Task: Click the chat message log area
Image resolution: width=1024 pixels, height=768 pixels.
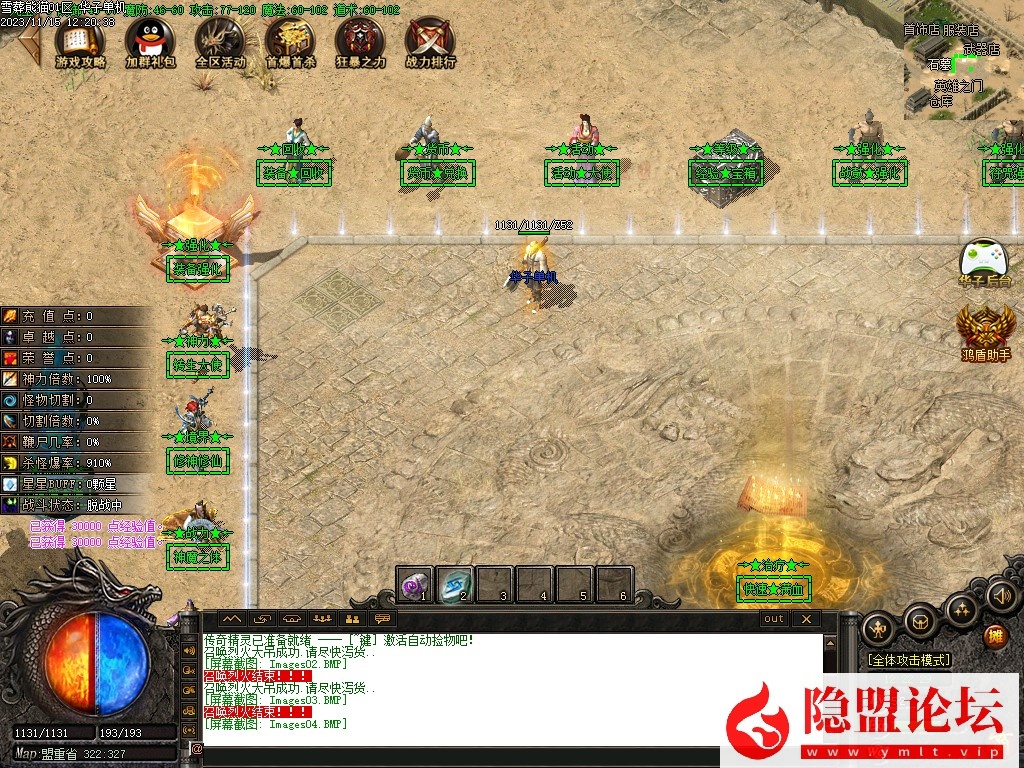Action: (510, 690)
